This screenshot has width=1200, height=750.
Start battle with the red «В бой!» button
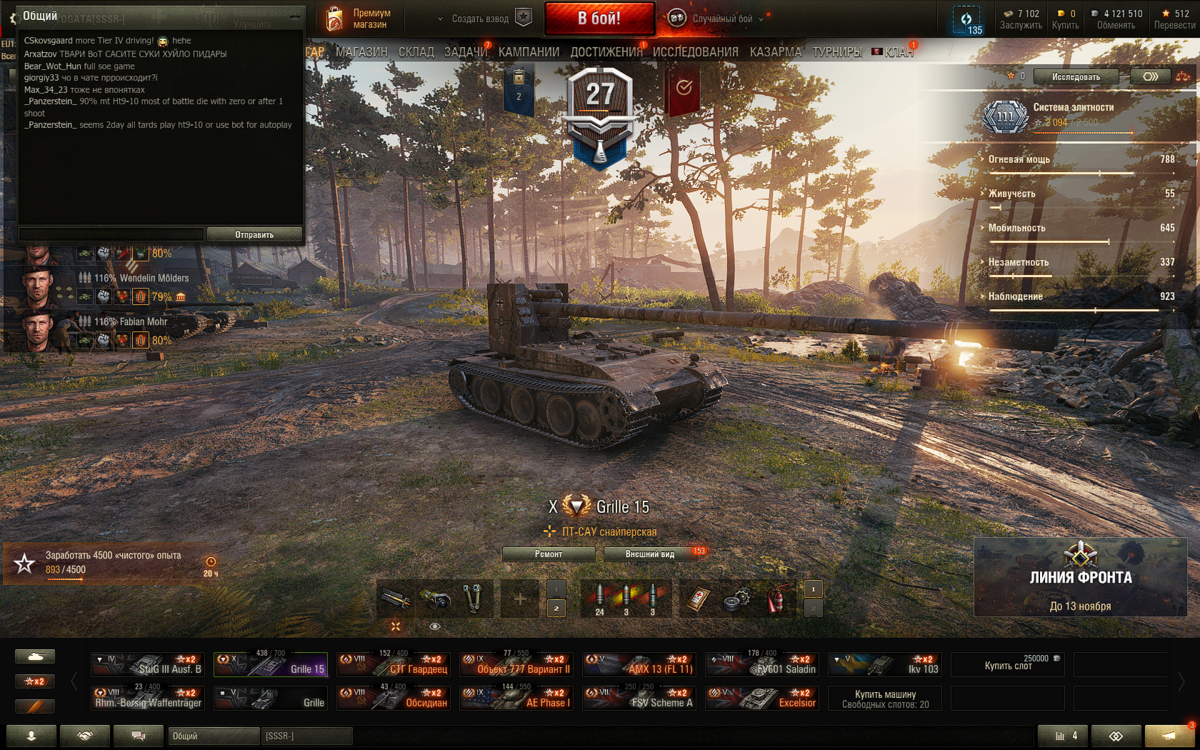(599, 19)
